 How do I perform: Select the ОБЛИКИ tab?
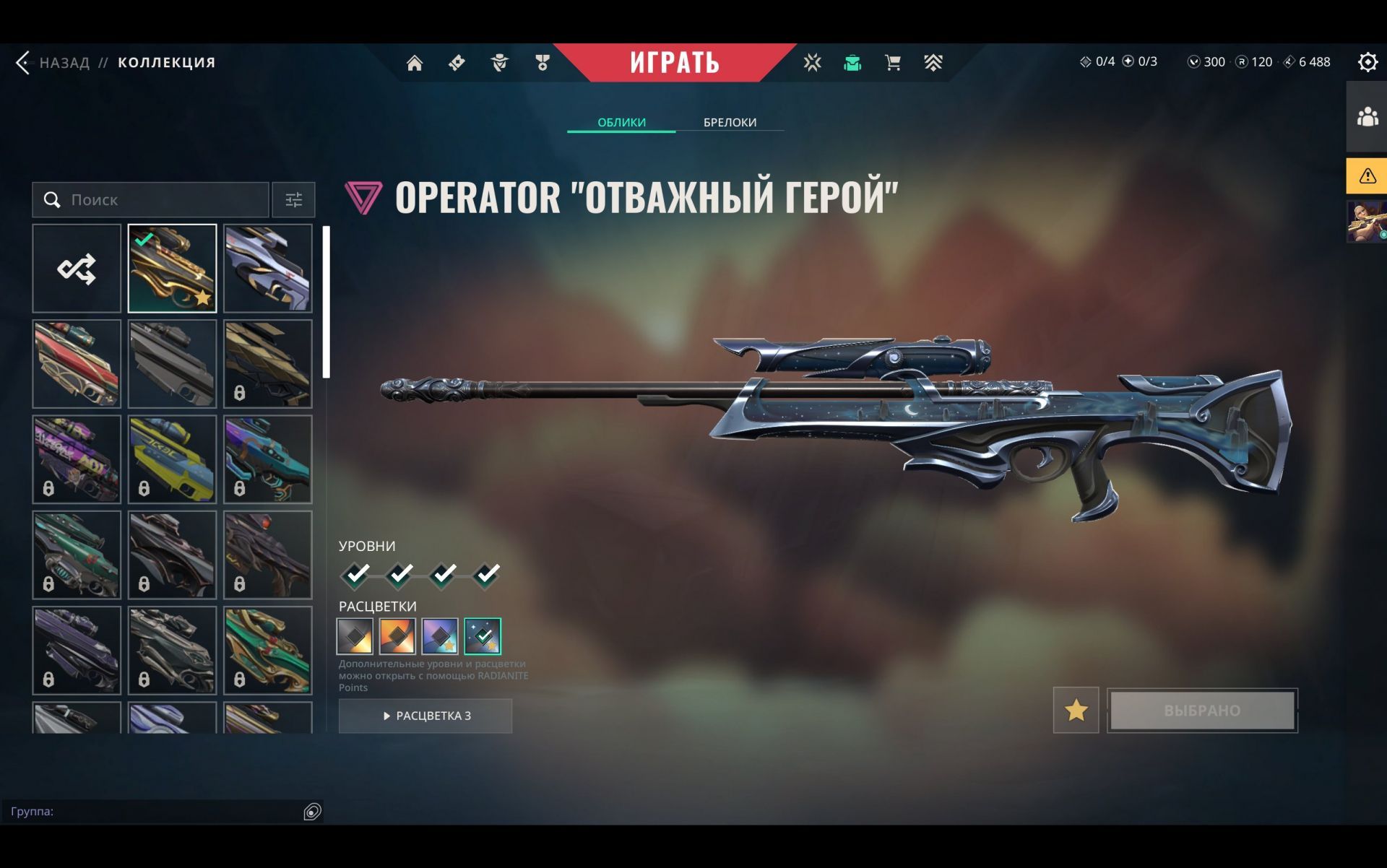621,122
